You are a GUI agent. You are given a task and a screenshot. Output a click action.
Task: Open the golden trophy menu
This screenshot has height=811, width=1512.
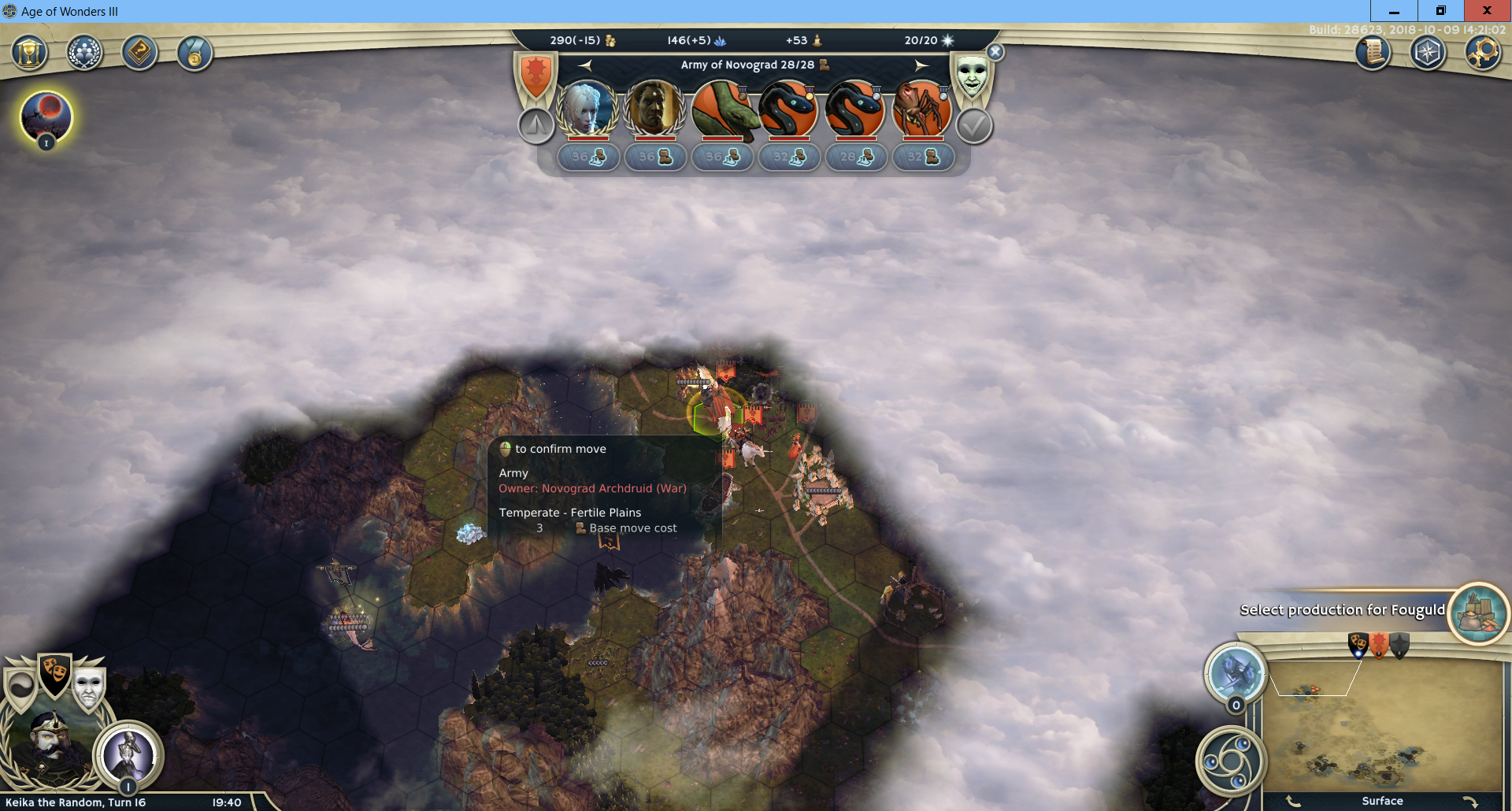tap(29, 54)
